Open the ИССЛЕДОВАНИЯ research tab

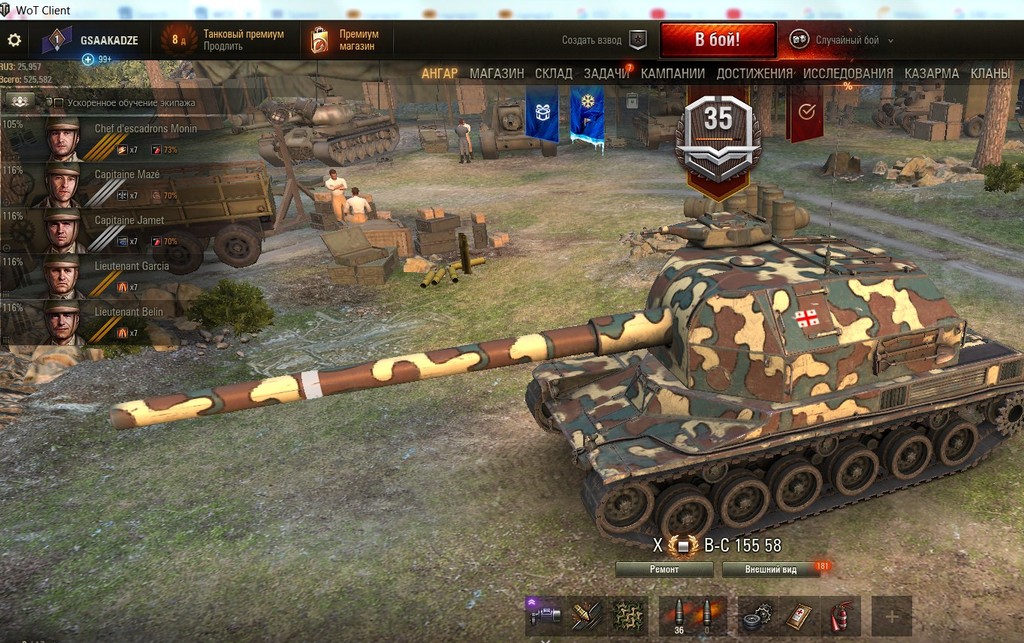tap(848, 74)
